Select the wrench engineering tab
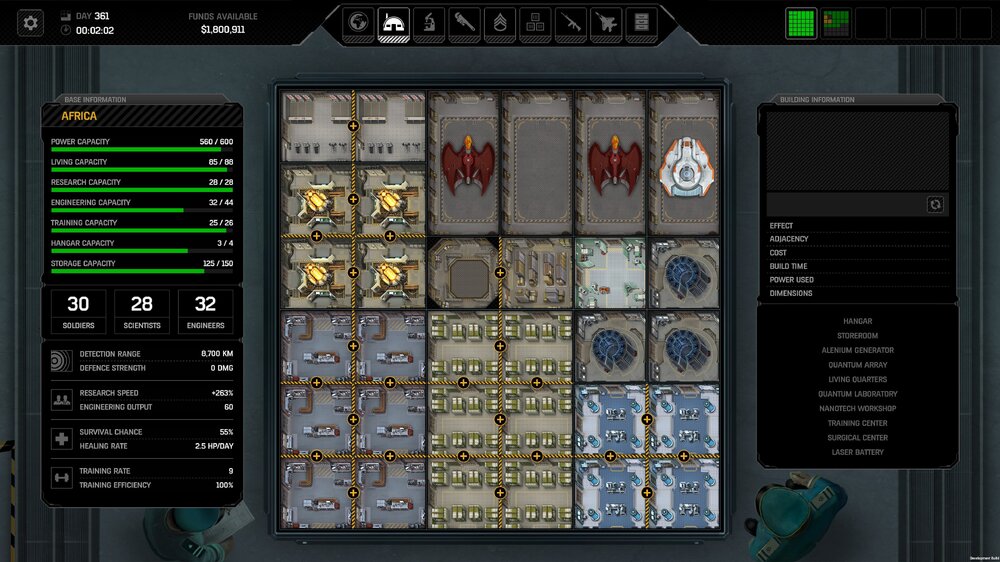Image resolution: width=1000 pixels, height=562 pixels. [464, 23]
